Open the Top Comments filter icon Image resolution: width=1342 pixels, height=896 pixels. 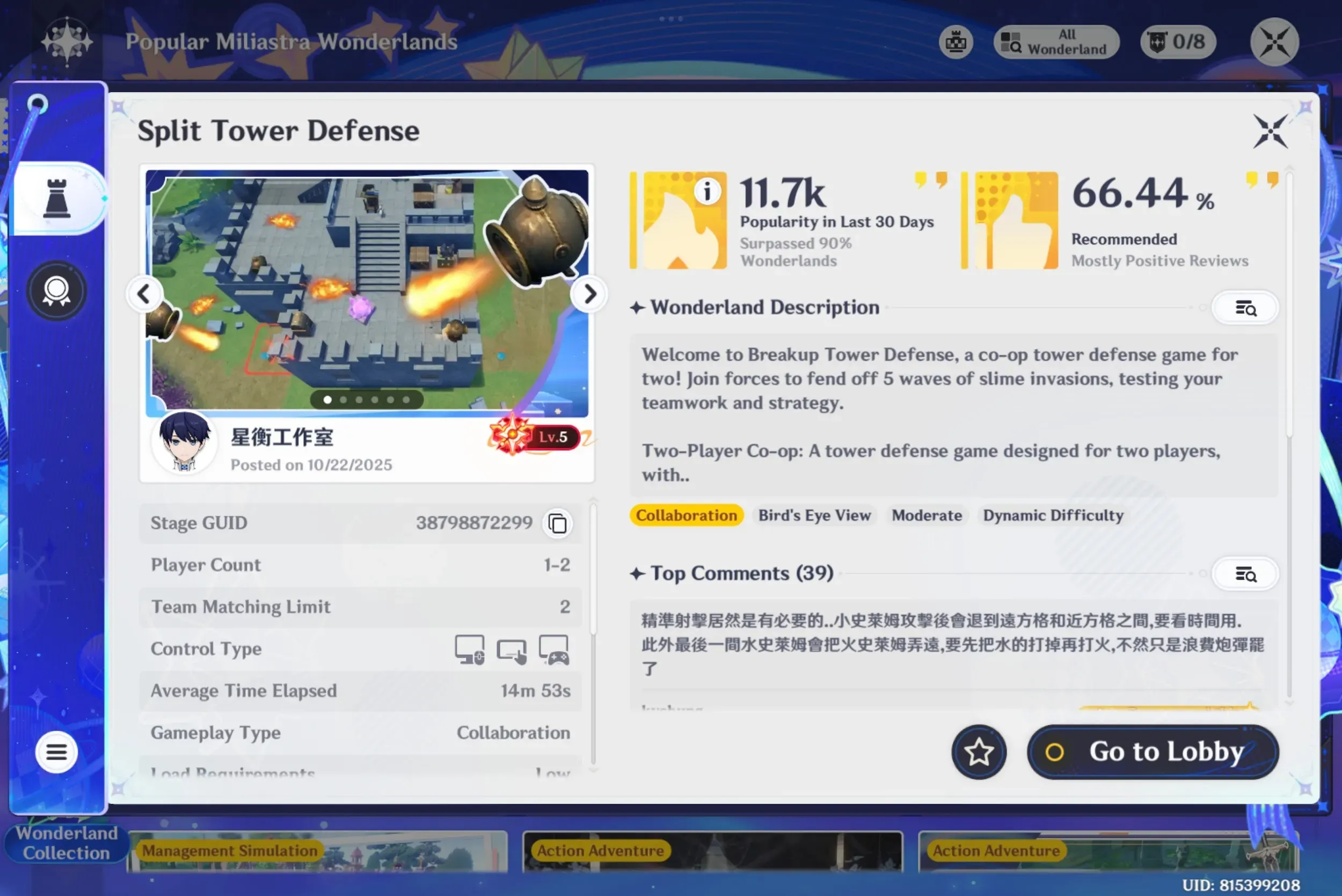click(x=1245, y=574)
